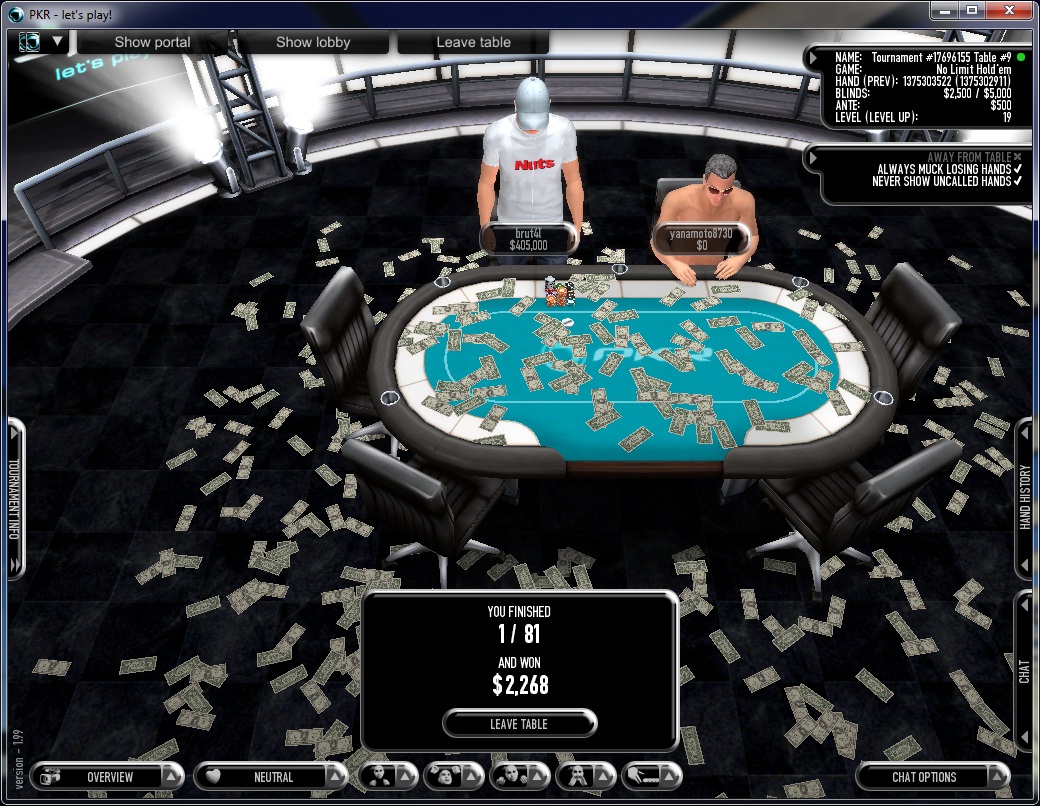Open the Show portal menu entry
The image size is (1040, 806).
[152, 42]
